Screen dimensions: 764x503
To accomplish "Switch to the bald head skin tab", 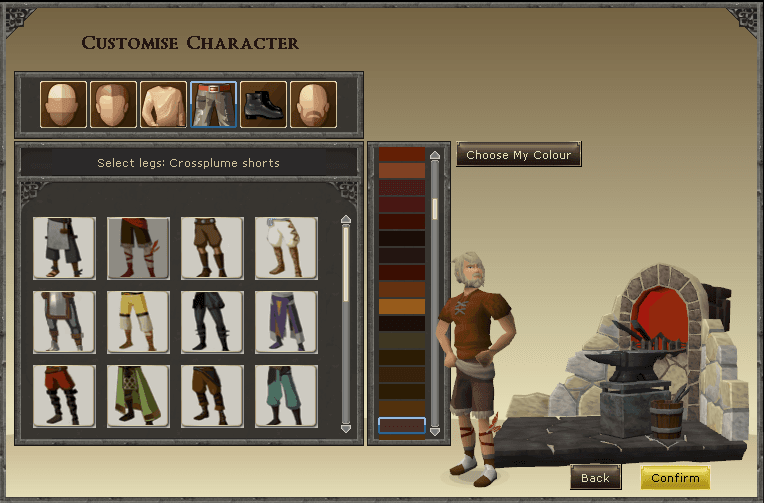I will click(x=63, y=105).
